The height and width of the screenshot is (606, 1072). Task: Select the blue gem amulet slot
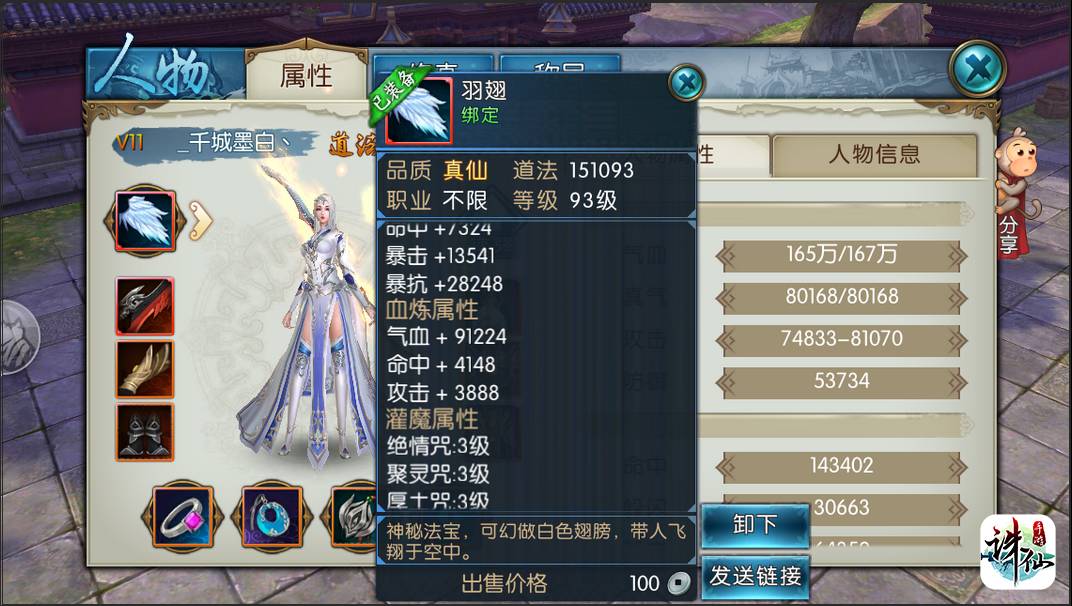click(266, 517)
